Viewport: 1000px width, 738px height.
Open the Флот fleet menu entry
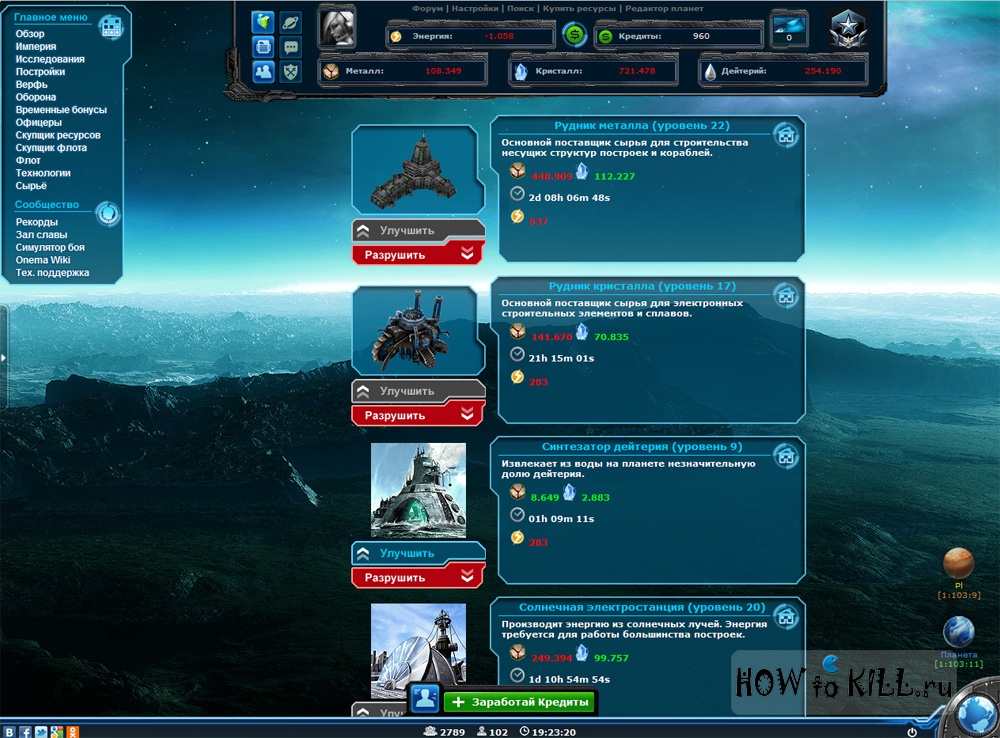[28, 160]
